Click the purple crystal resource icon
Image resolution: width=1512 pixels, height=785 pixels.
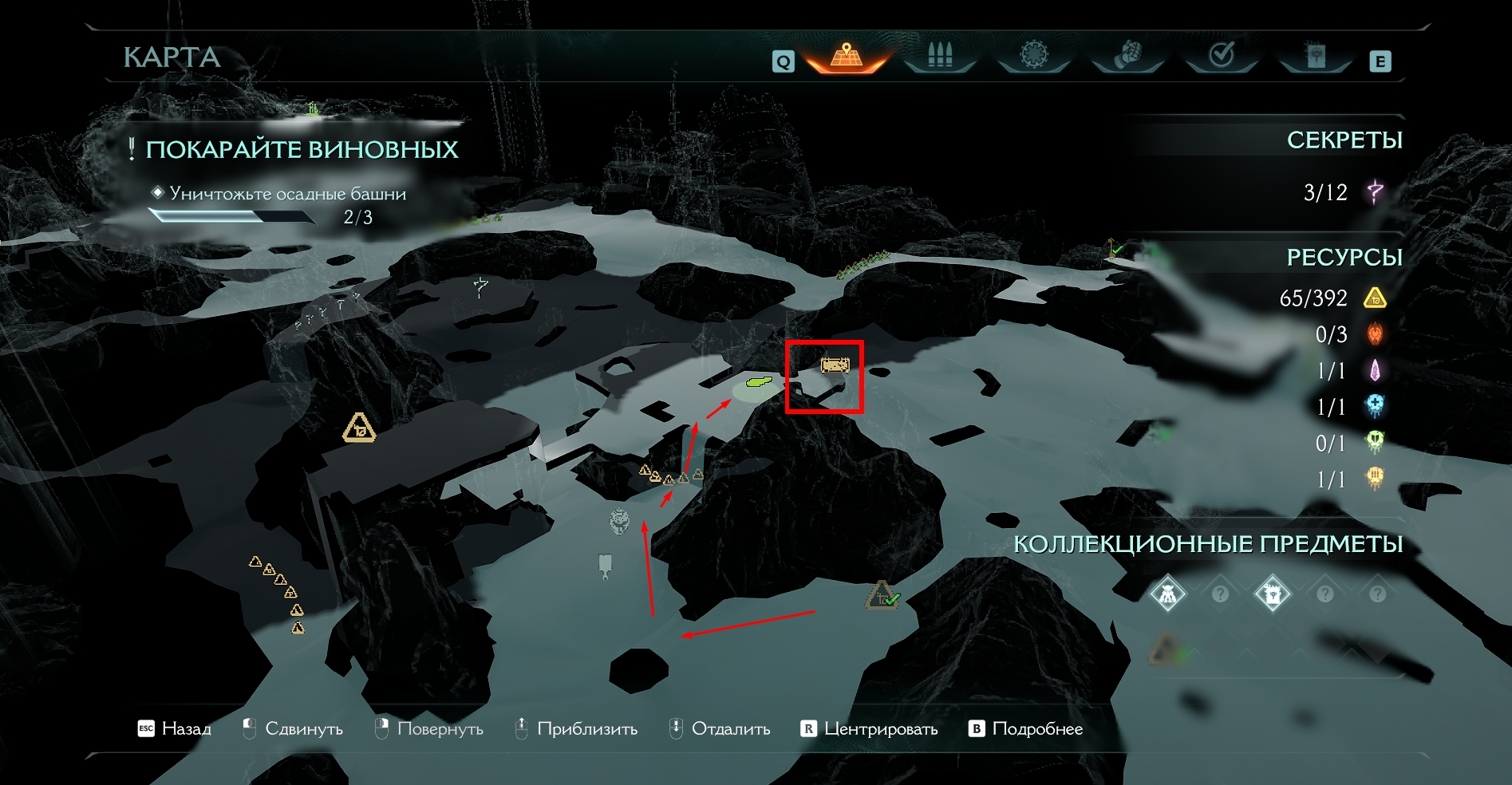click(x=1375, y=370)
